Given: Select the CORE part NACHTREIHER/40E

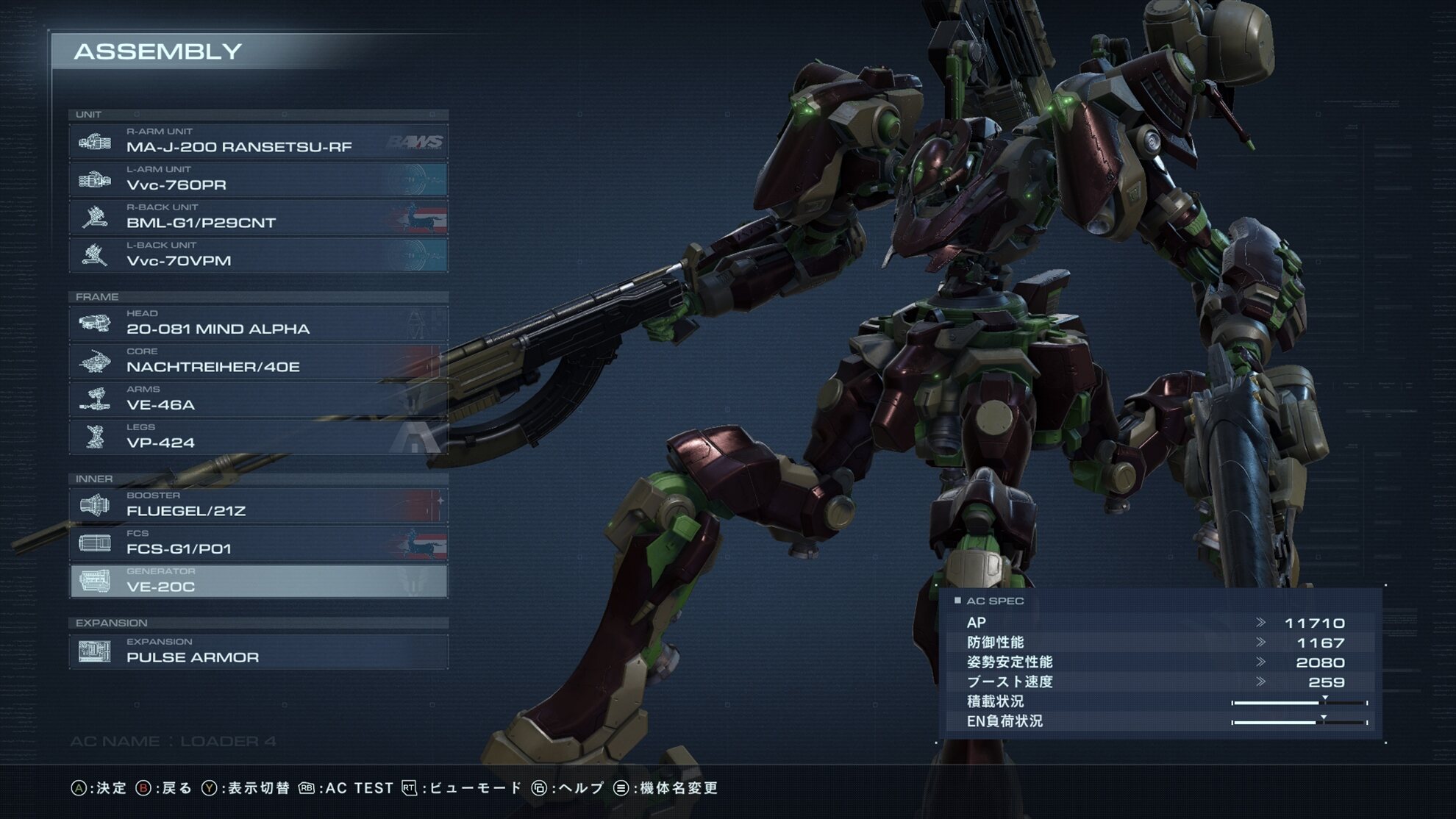Looking at the screenshot, I should (x=258, y=362).
